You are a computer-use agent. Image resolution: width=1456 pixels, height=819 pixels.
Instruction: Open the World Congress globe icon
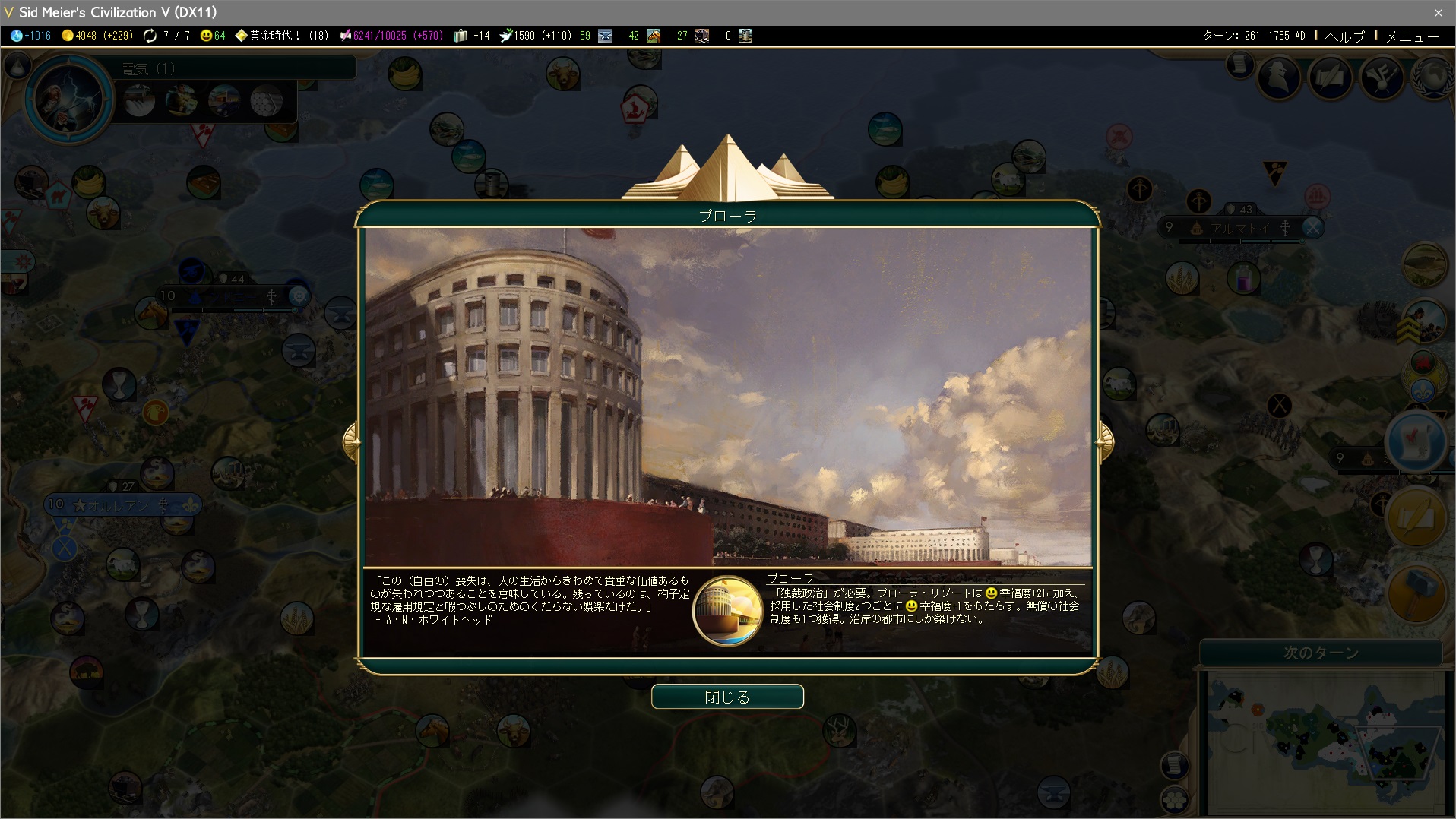click(x=1432, y=77)
